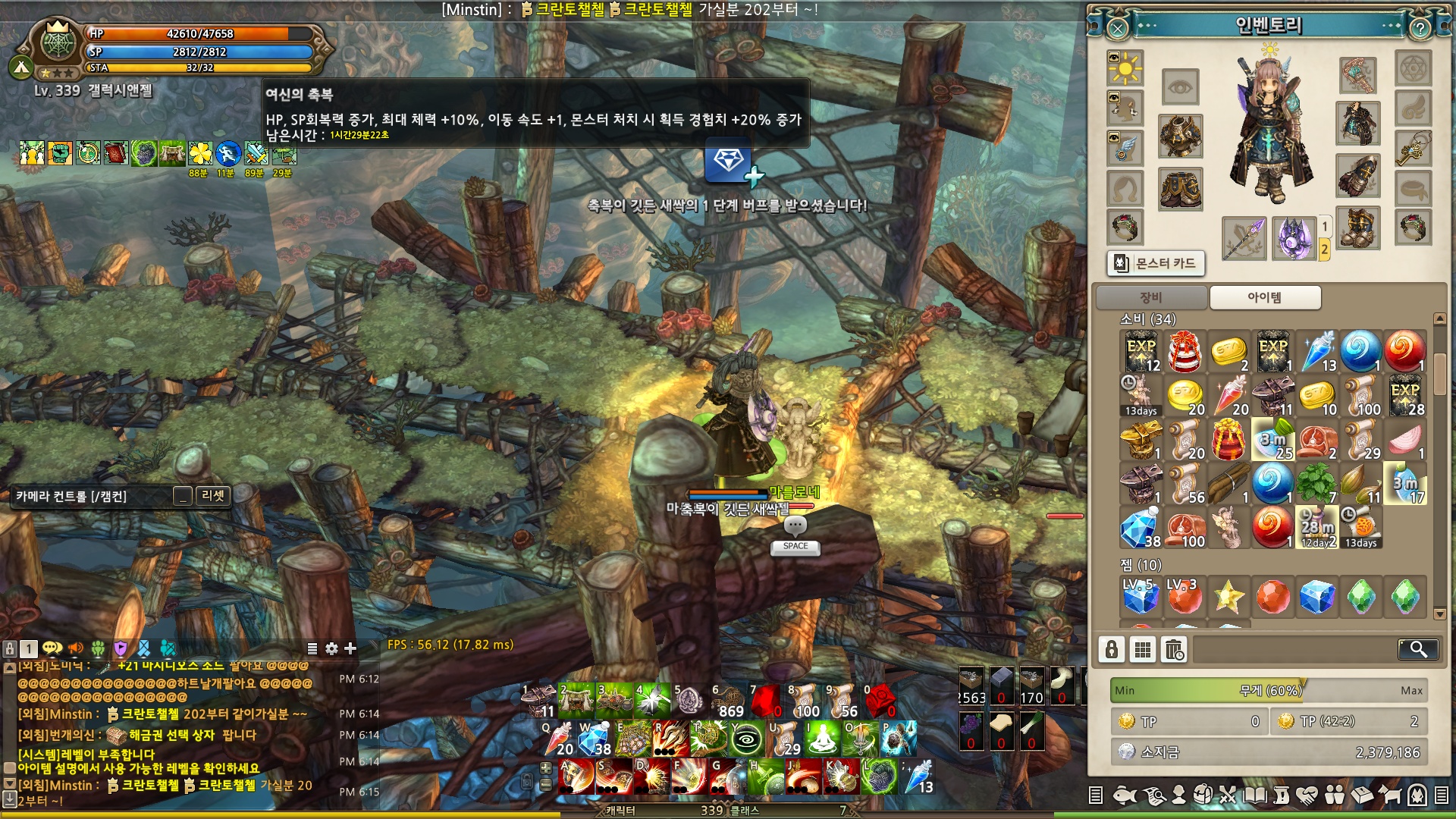Toggle the inventory lock button
This screenshot has height=819, width=1456.
[x=1112, y=650]
